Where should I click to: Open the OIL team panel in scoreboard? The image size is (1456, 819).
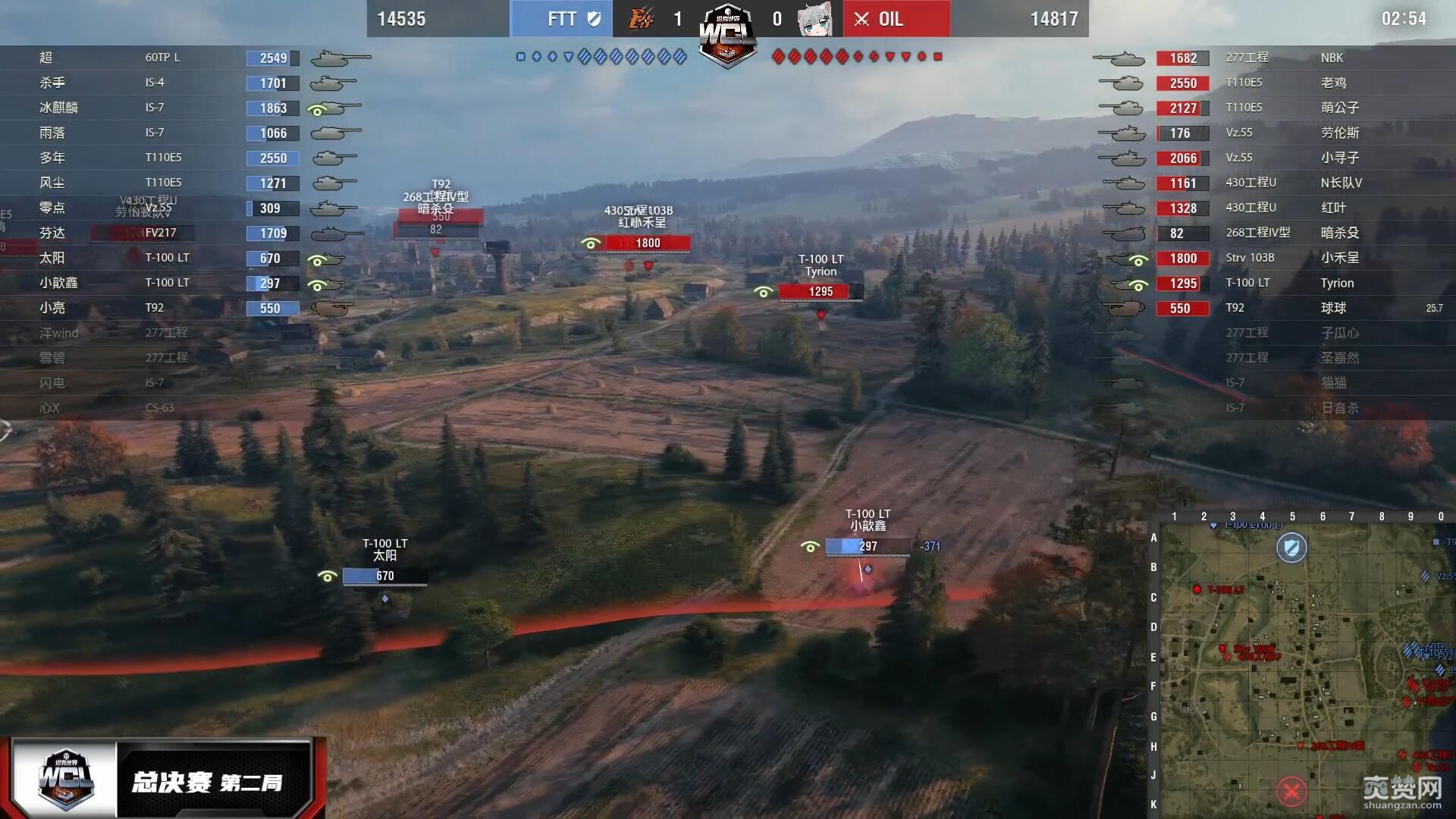point(896,19)
